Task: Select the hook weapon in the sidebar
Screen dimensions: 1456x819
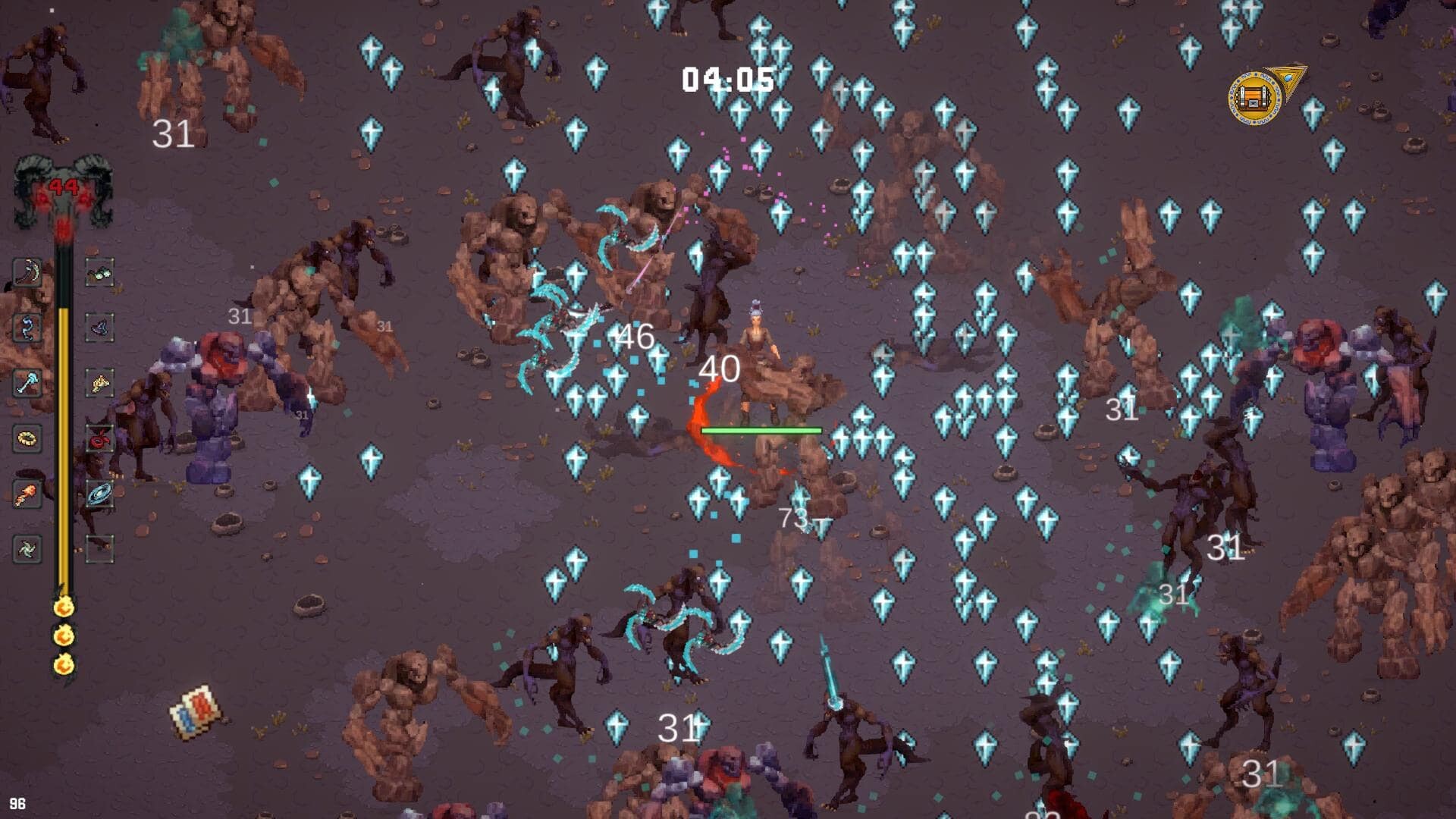Action: coord(27,326)
